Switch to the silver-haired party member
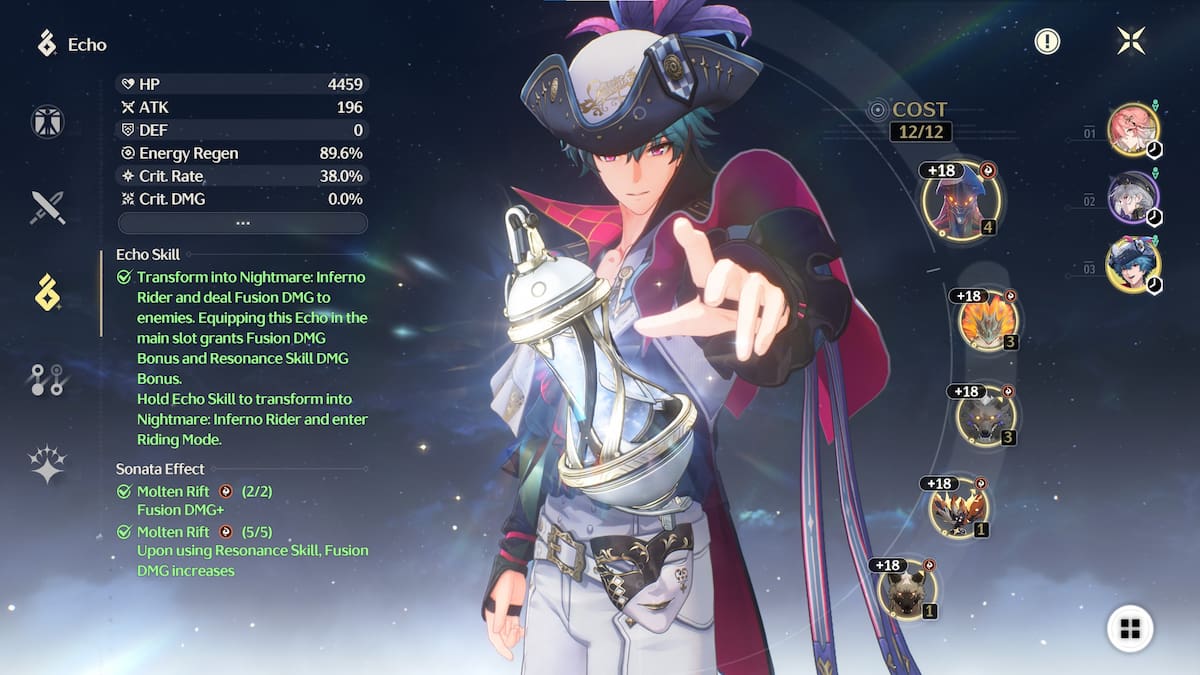Image resolution: width=1200 pixels, height=675 pixels. coord(1133,198)
